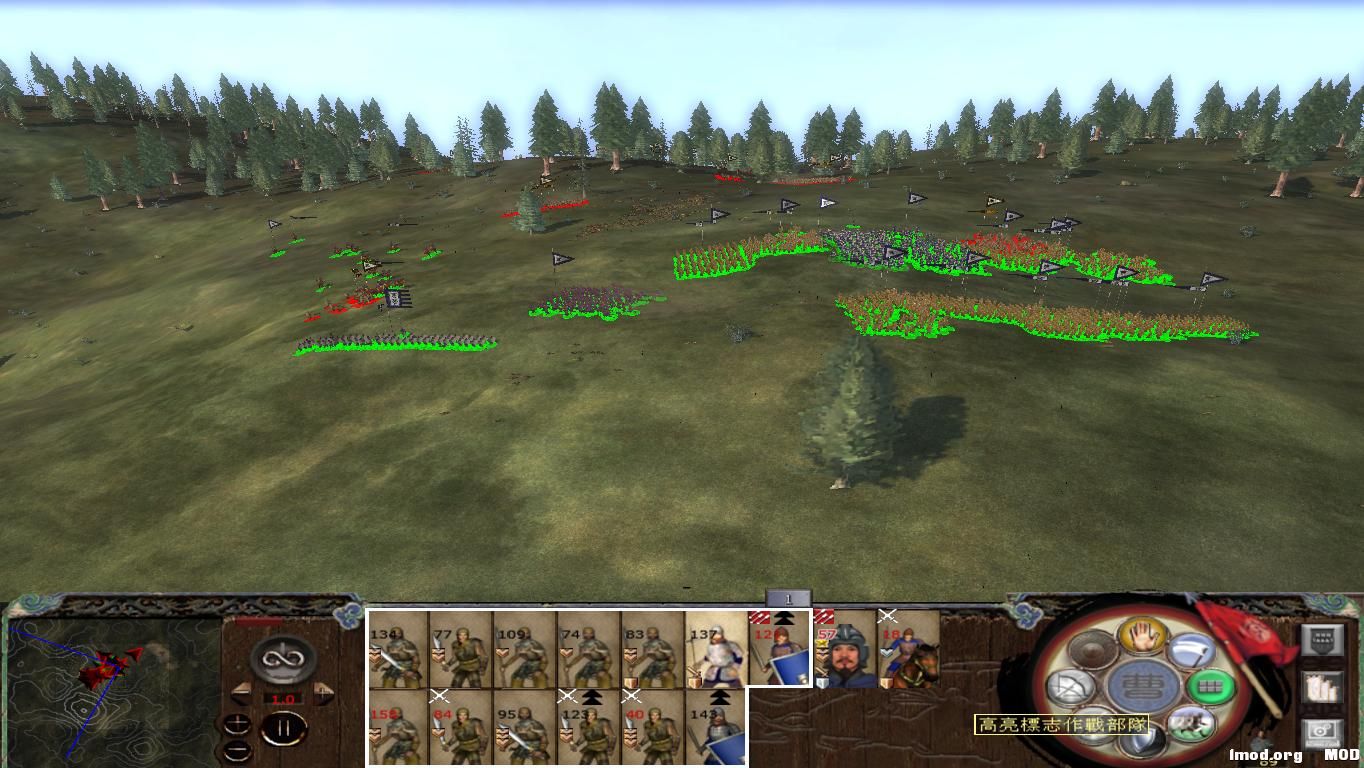Zoom out the minimap with the minus button
Screen dimensions: 1364x768
[x=238, y=750]
